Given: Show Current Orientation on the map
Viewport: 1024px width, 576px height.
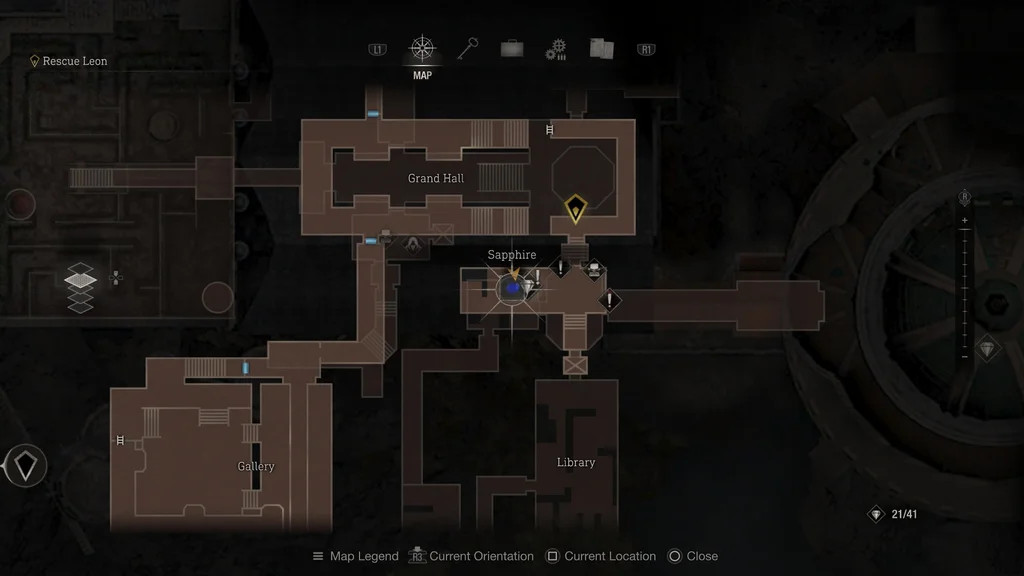Looking at the screenshot, I should pos(473,556).
